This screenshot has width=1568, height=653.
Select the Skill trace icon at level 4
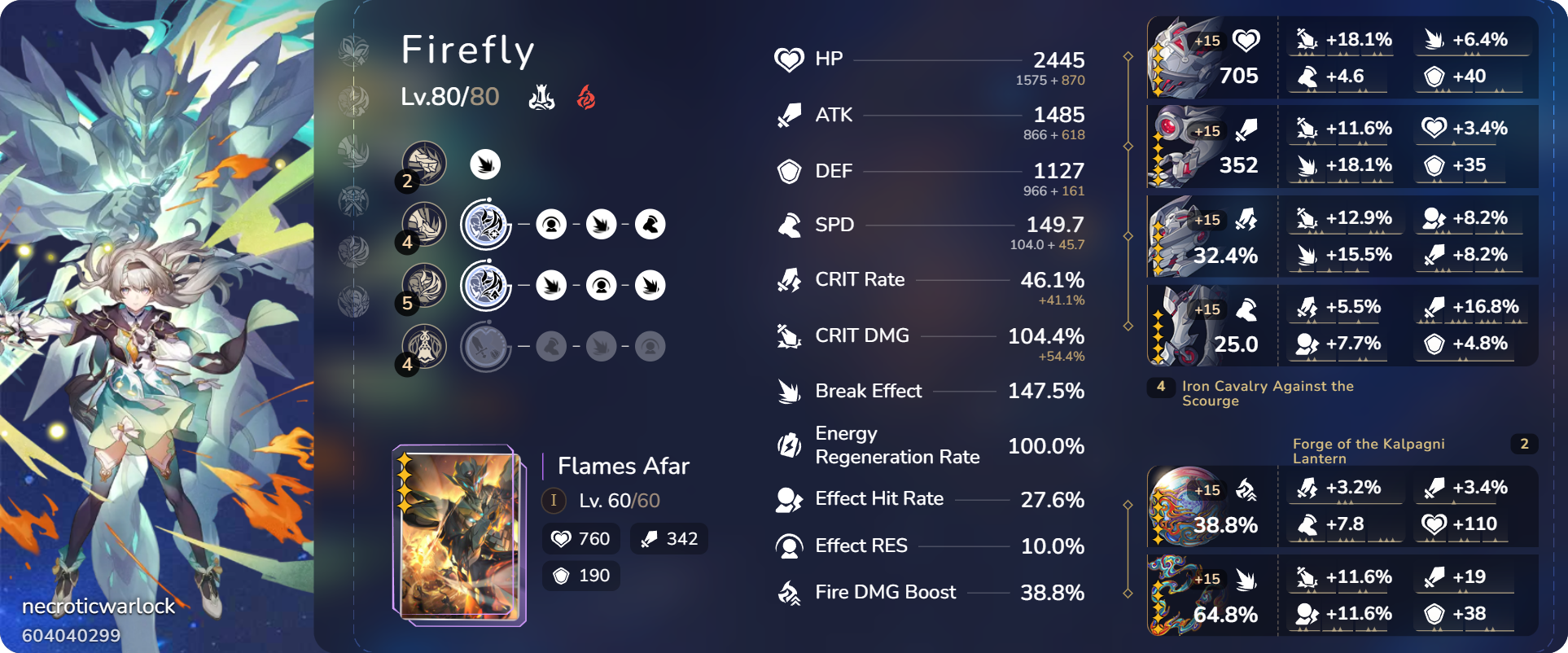pyautogui.click(x=423, y=224)
